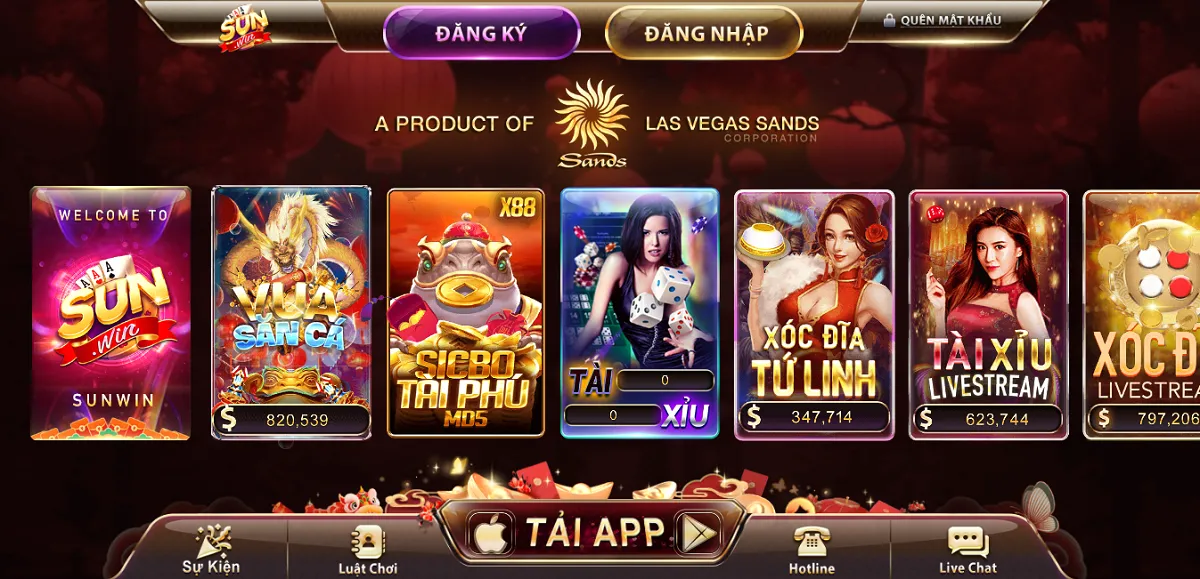Click the Apple download icon

point(491,533)
